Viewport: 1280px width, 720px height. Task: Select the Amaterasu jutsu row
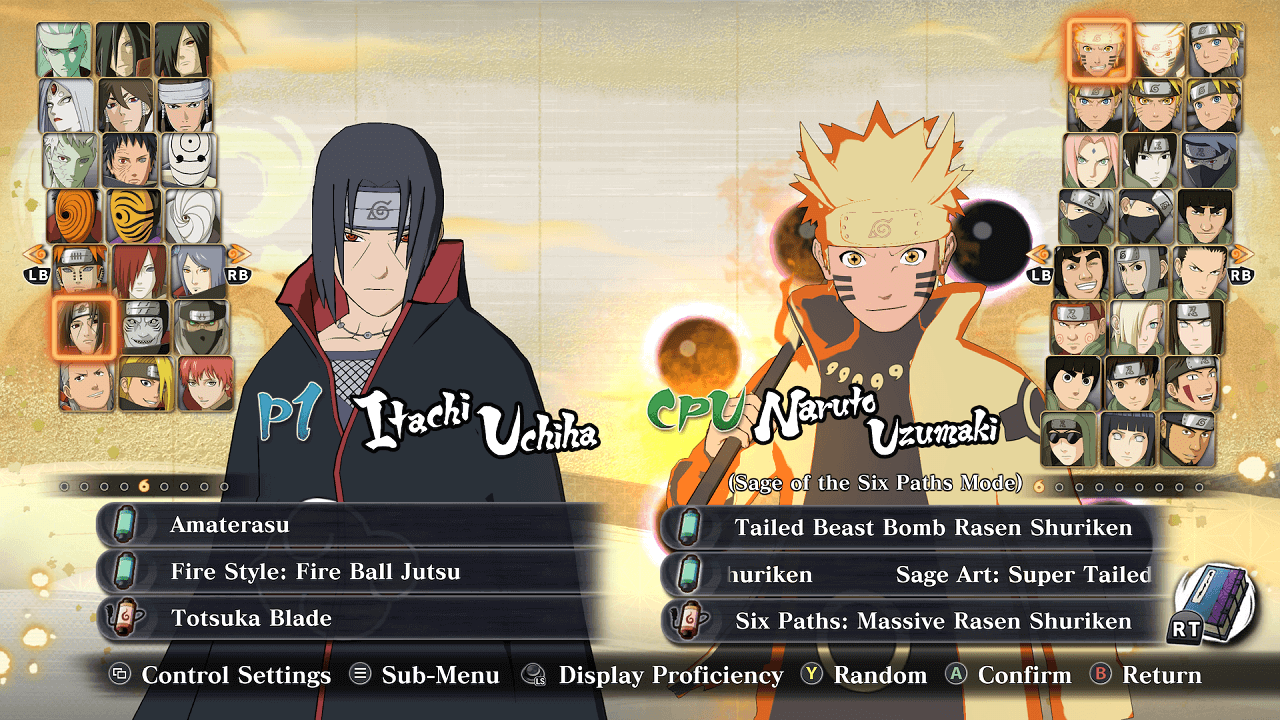pos(350,525)
